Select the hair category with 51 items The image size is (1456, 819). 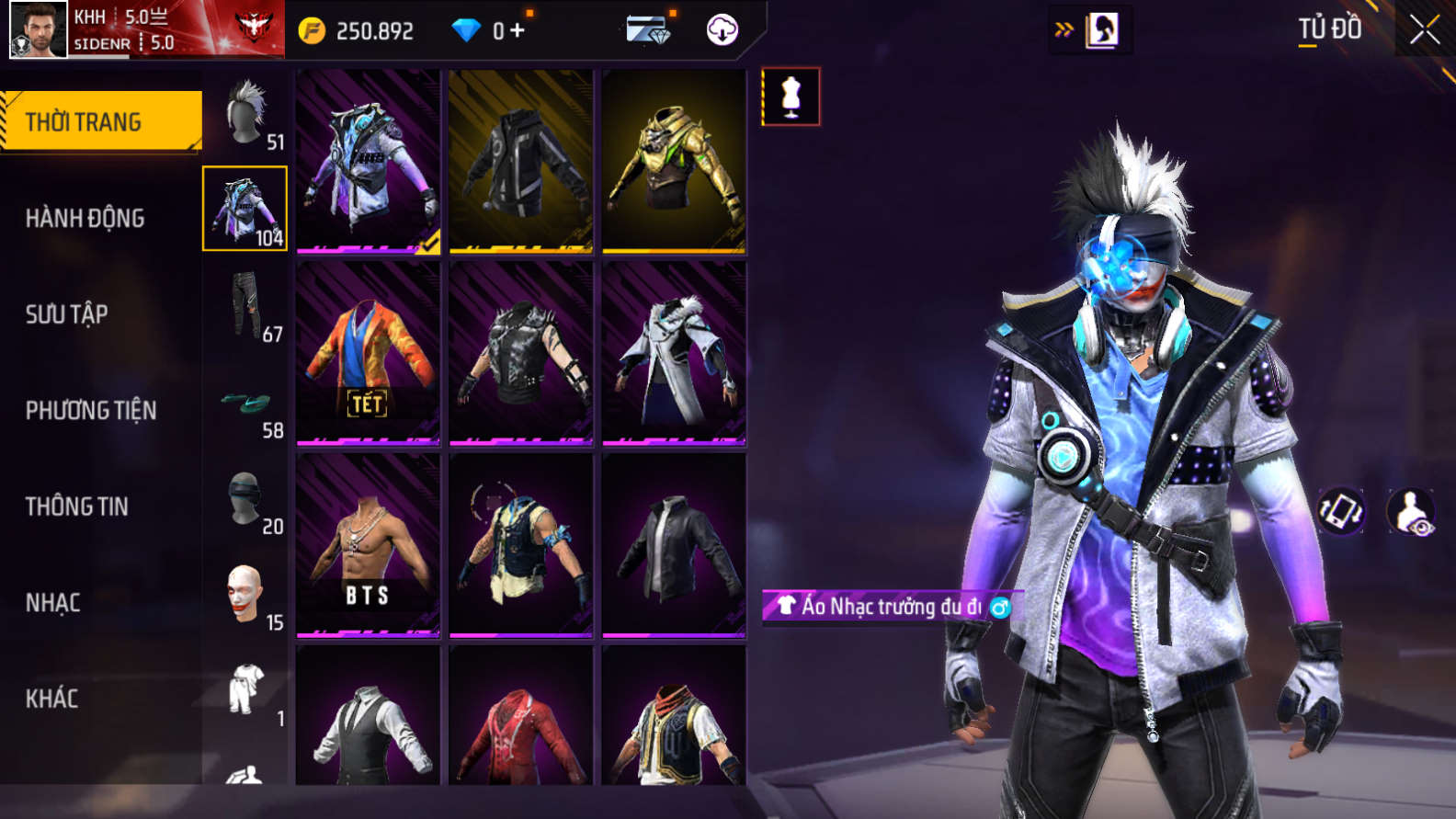click(245, 114)
